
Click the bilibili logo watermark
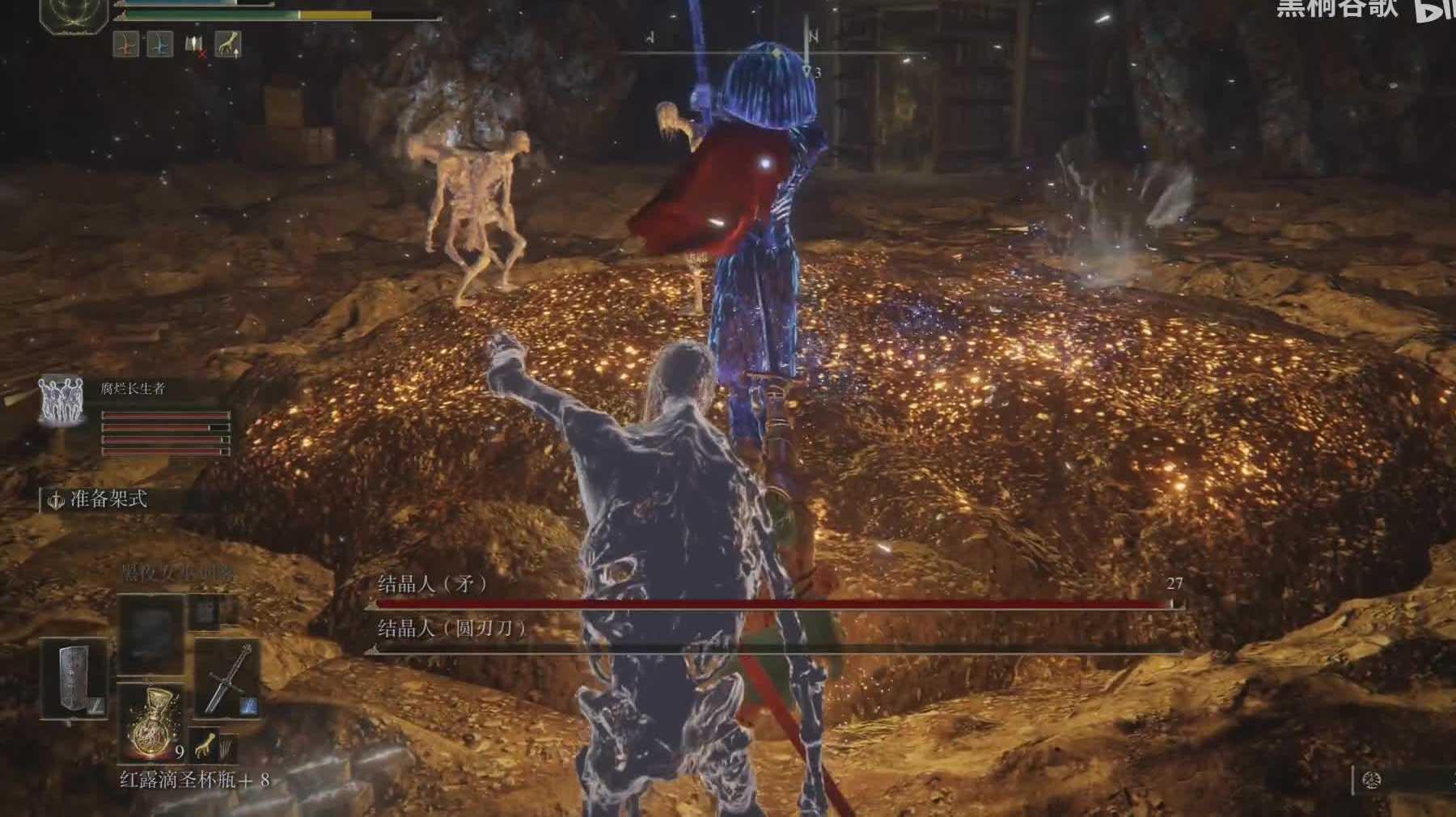[1433, 10]
